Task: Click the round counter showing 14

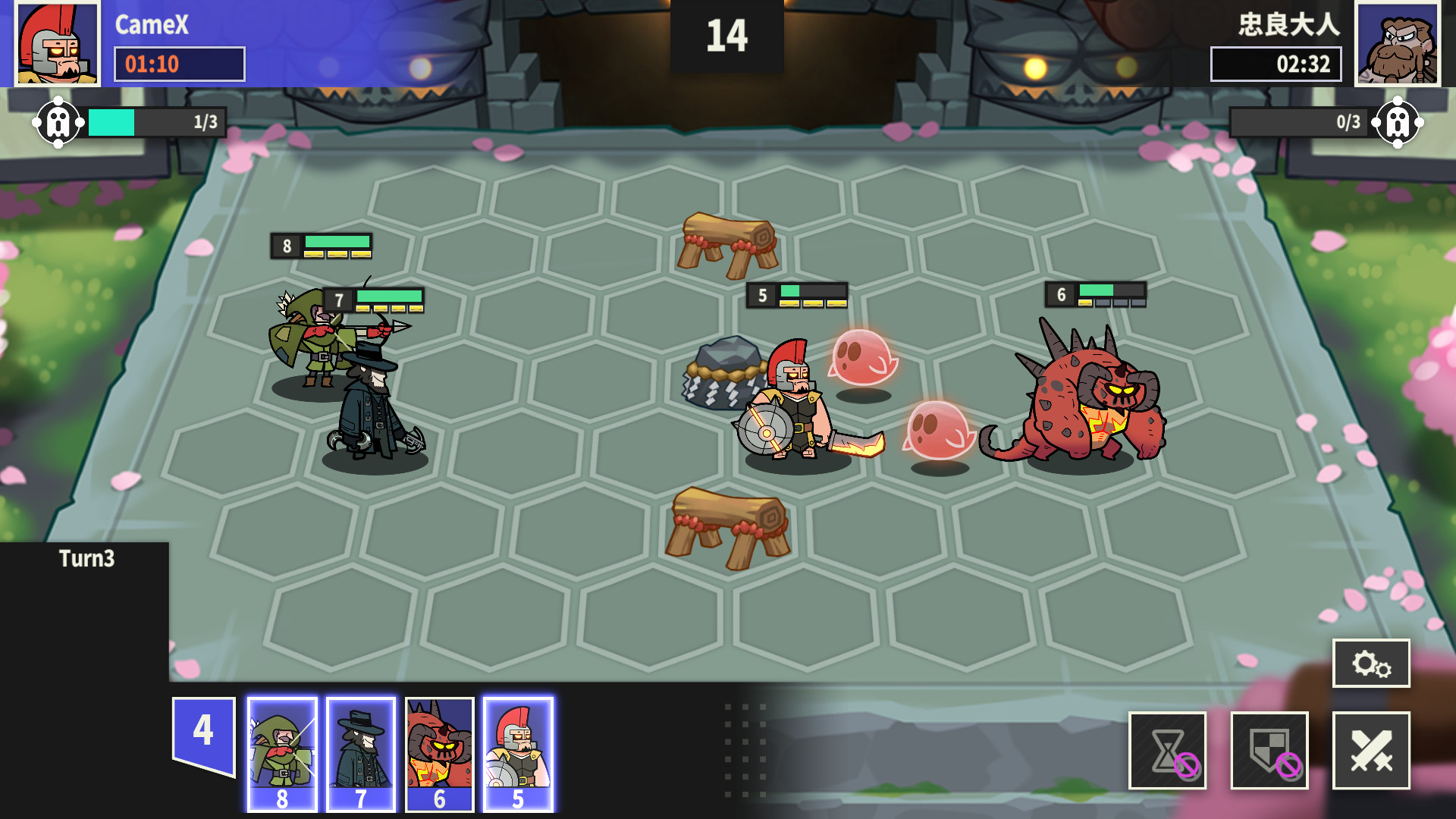Action: point(727,33)
